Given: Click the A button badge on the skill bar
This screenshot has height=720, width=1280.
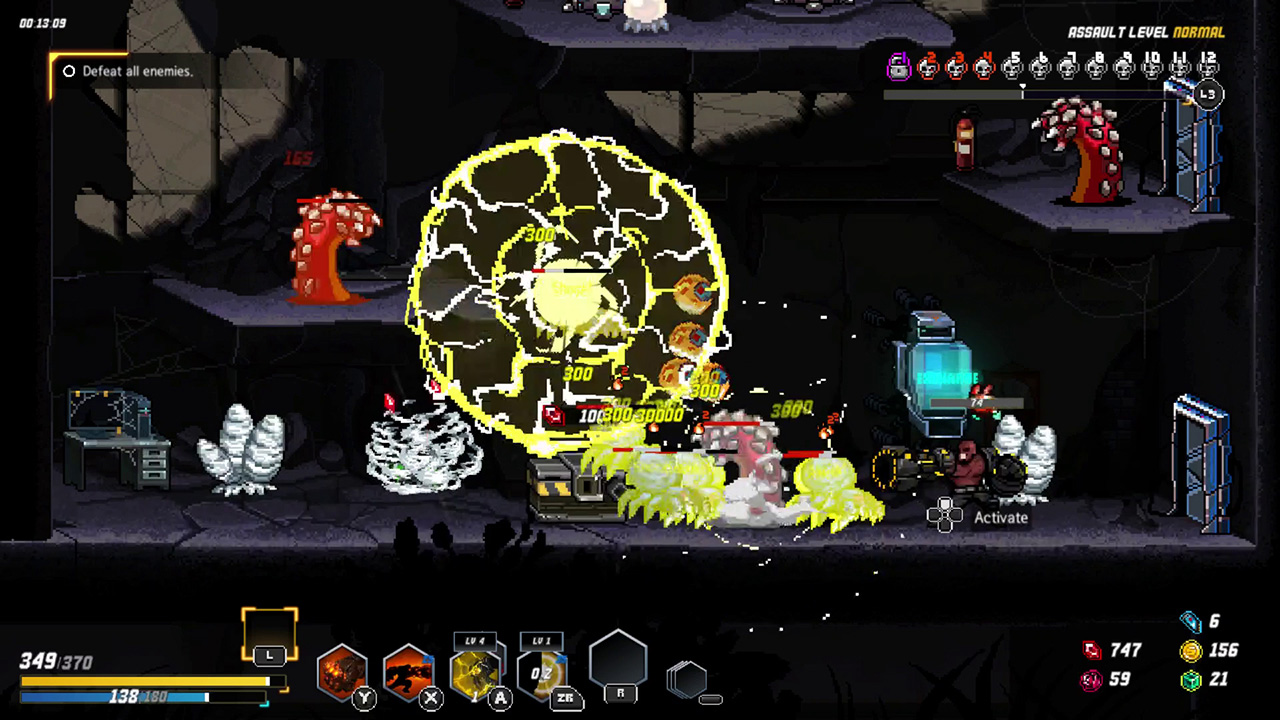Looking at the screenshot, I should pos(499,698).
